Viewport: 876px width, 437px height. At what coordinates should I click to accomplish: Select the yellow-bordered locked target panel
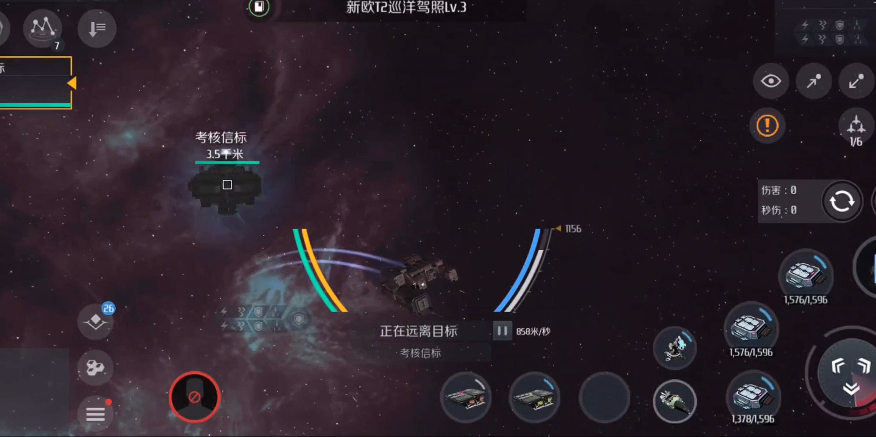point(36,82)
